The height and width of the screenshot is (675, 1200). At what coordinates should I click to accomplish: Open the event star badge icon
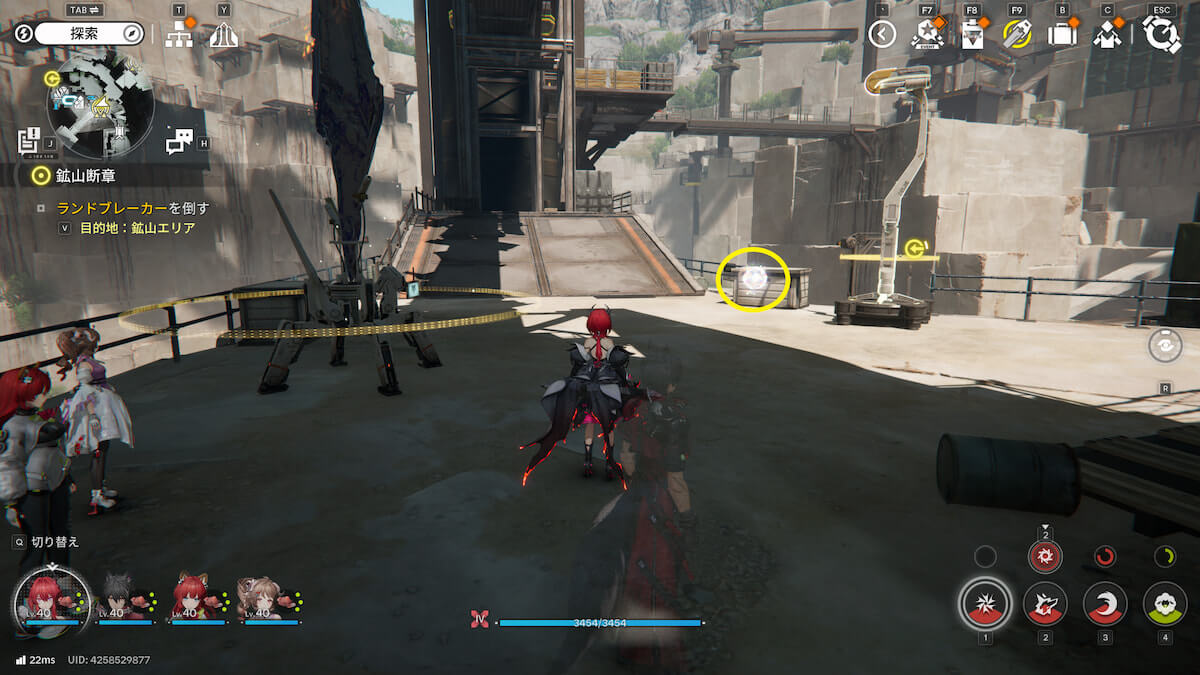tap(927, 35)
